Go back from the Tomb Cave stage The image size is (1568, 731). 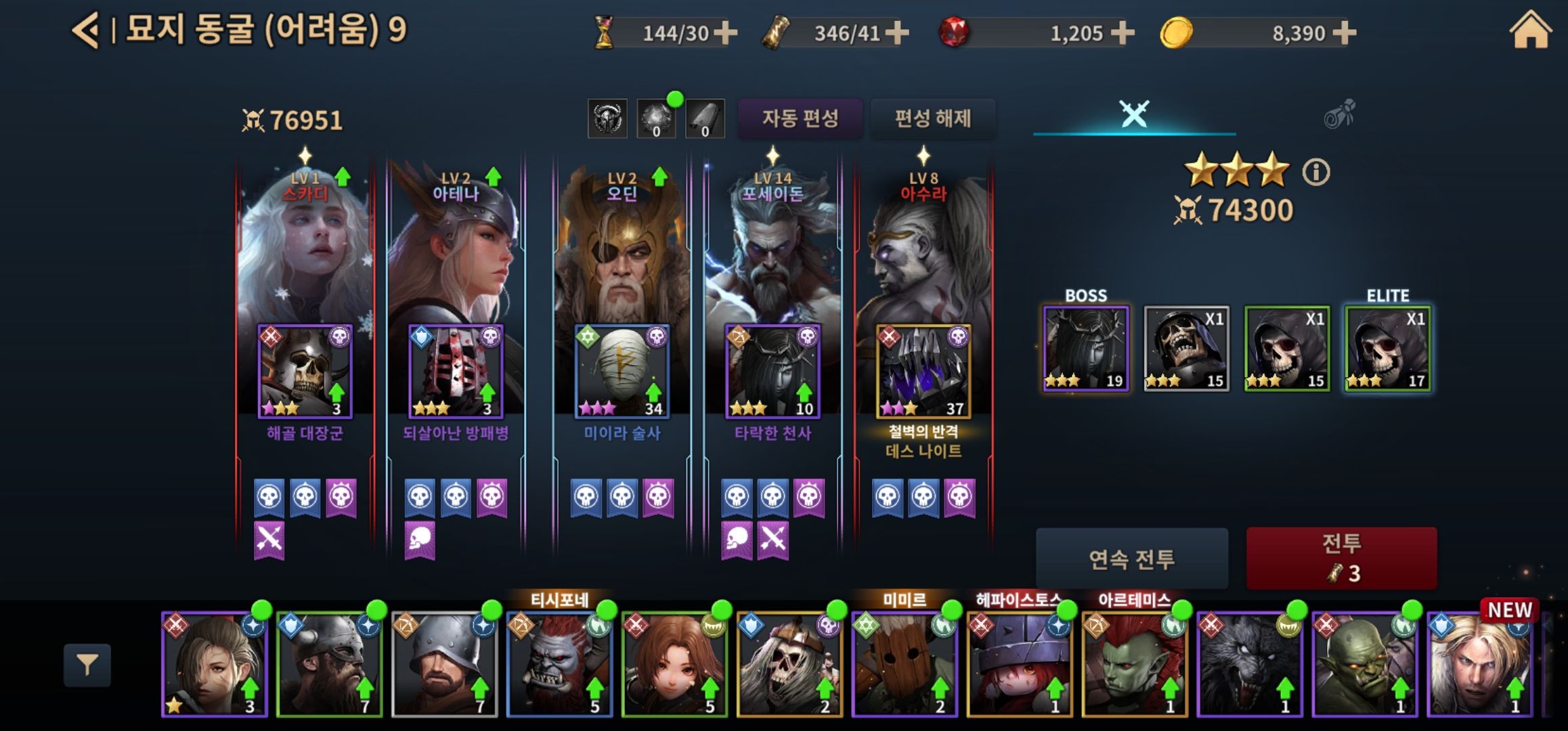pyautogui.click(x=87, y=30)
